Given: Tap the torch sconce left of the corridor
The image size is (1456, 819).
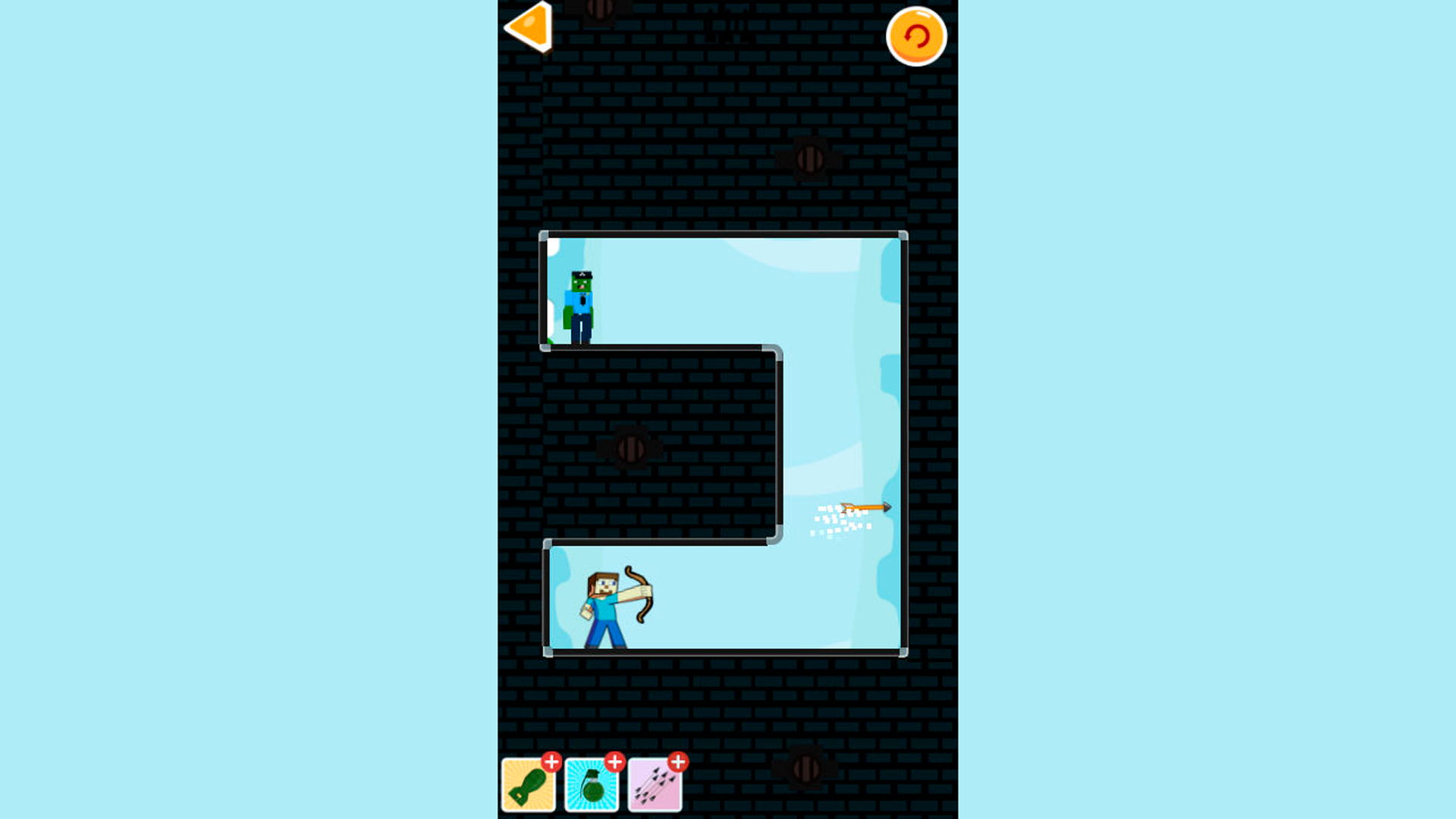Looking at the screenshot, I should (632, 447).
